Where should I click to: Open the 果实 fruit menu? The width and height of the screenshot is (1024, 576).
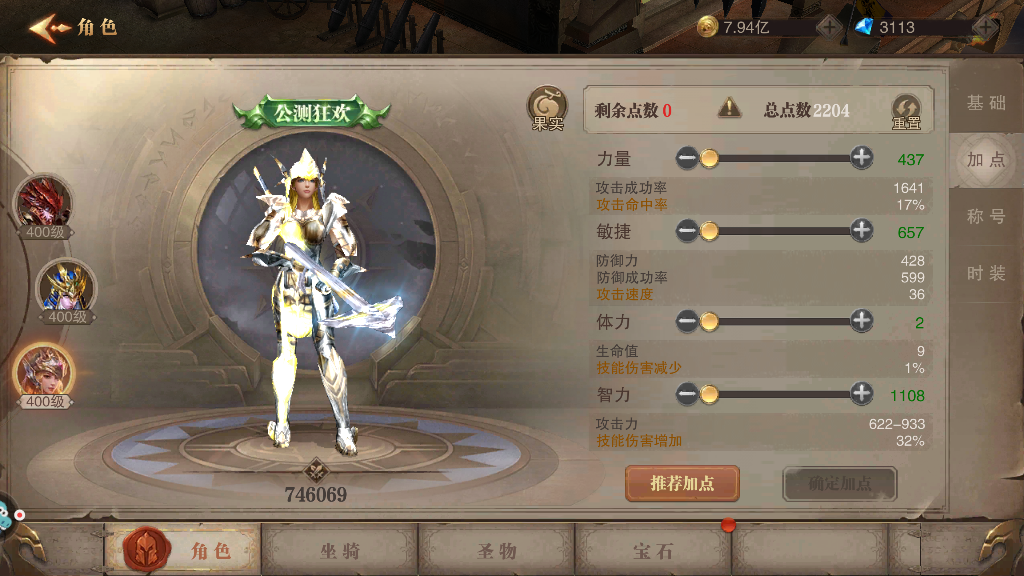tap(546, 109)
